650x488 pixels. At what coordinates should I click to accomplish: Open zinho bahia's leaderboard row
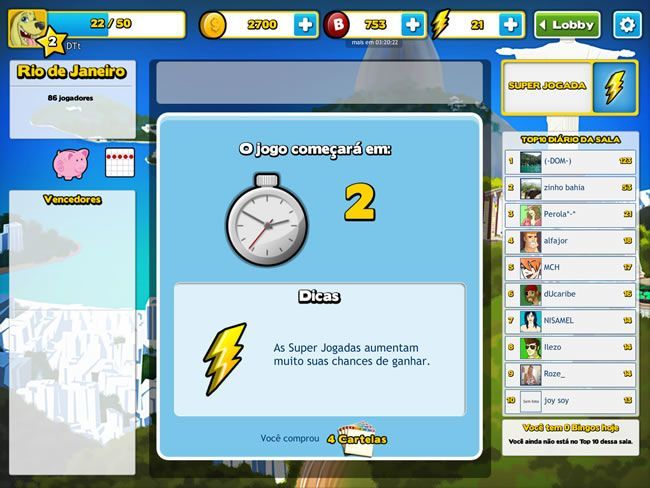pyautogui.click(x=570, y=187)
